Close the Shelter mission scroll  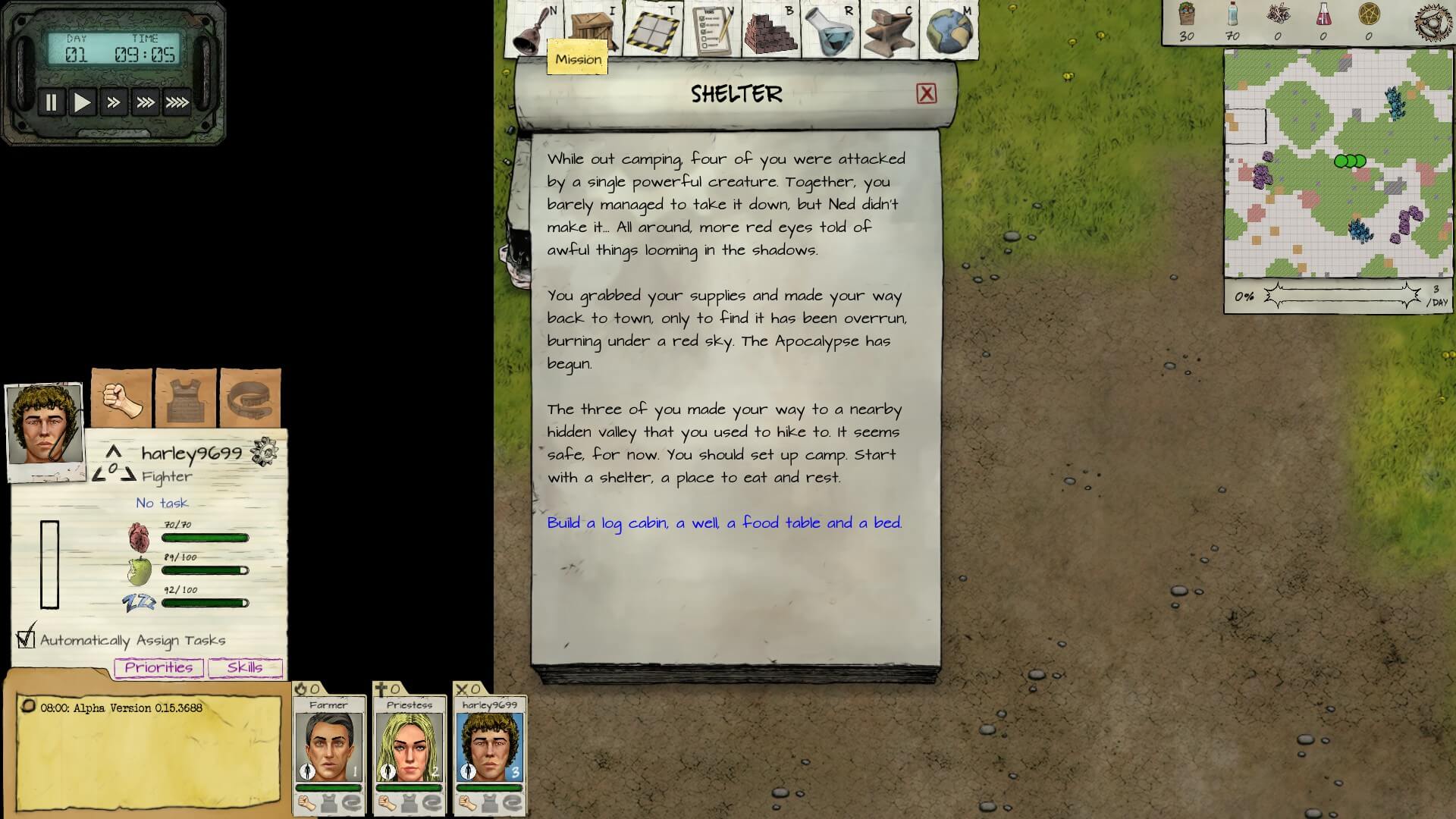coord(926,94)
